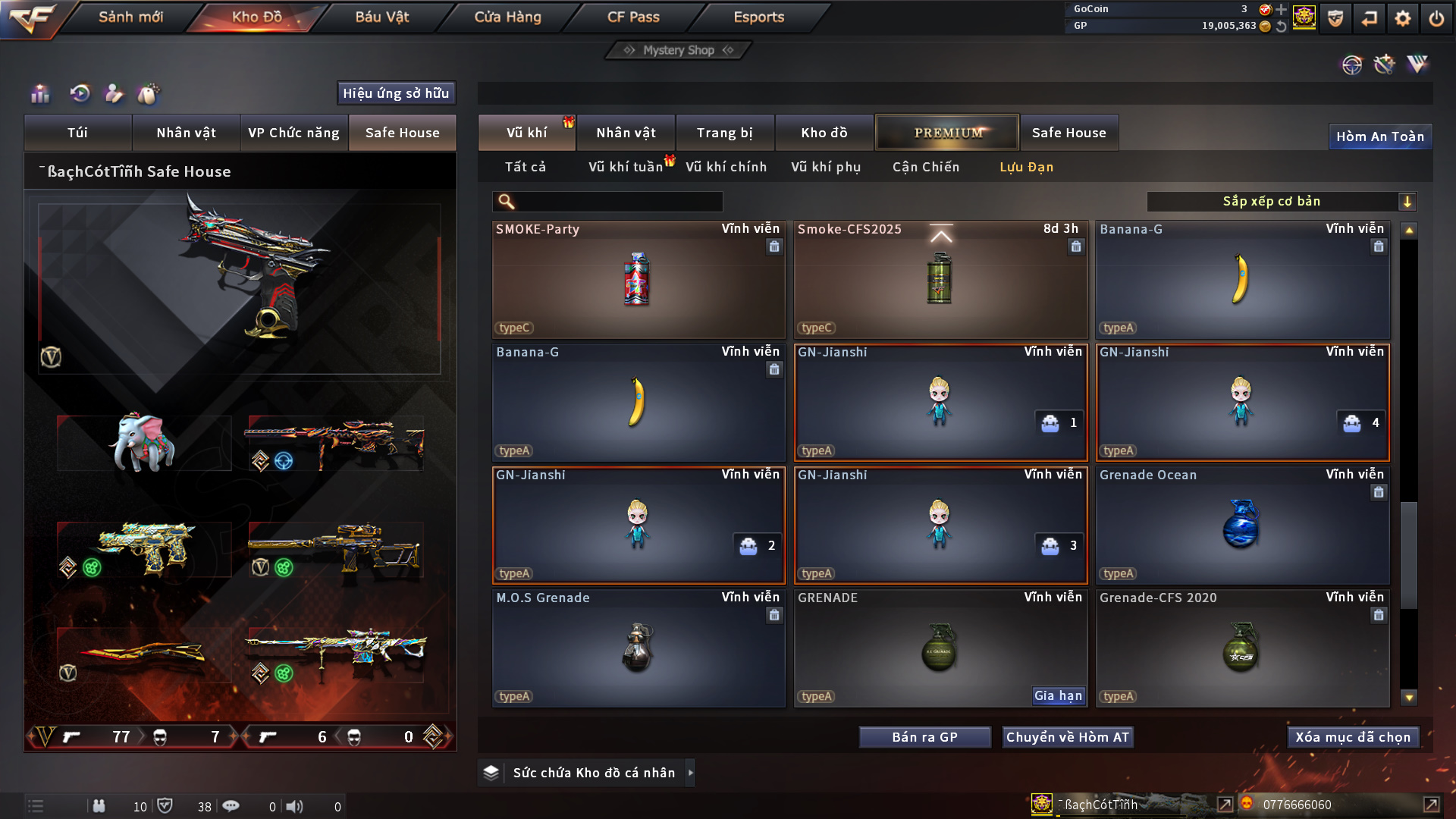Click the item search field

[x=618, y=202]
